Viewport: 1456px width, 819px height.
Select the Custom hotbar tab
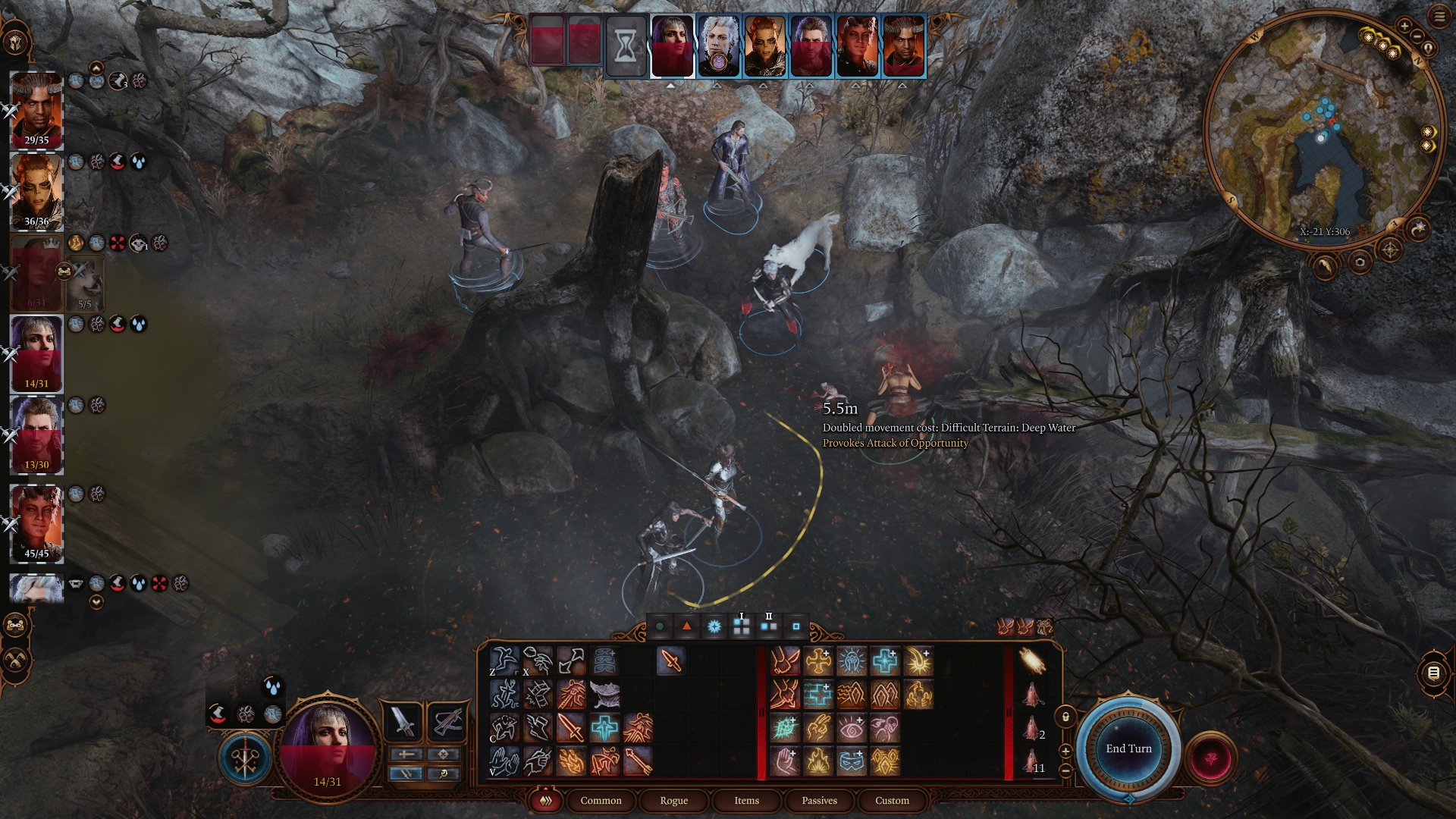pyautogui.click(x=892, y=801)
